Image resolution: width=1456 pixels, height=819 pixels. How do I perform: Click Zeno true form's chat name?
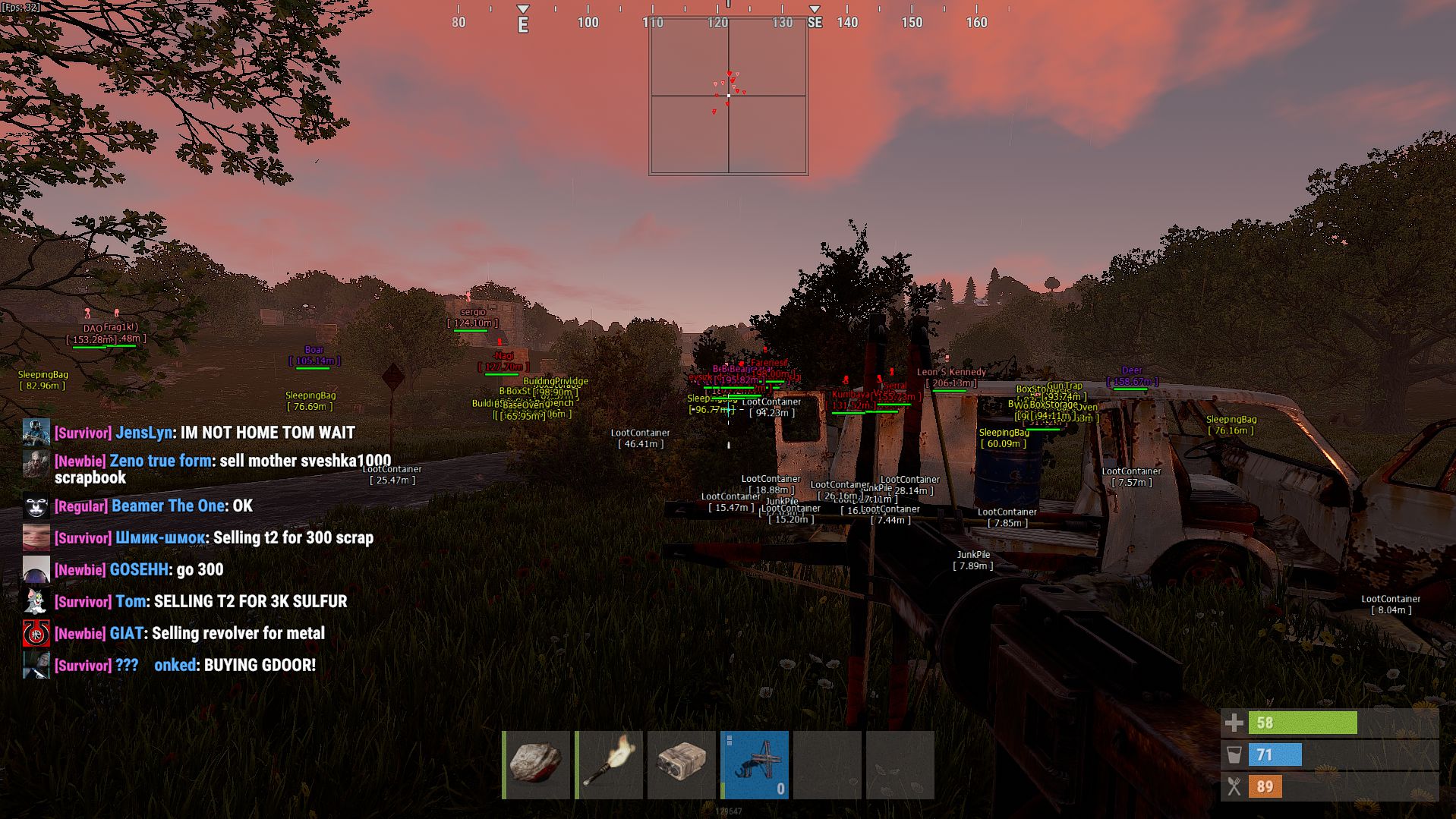(x=160, y=461)
